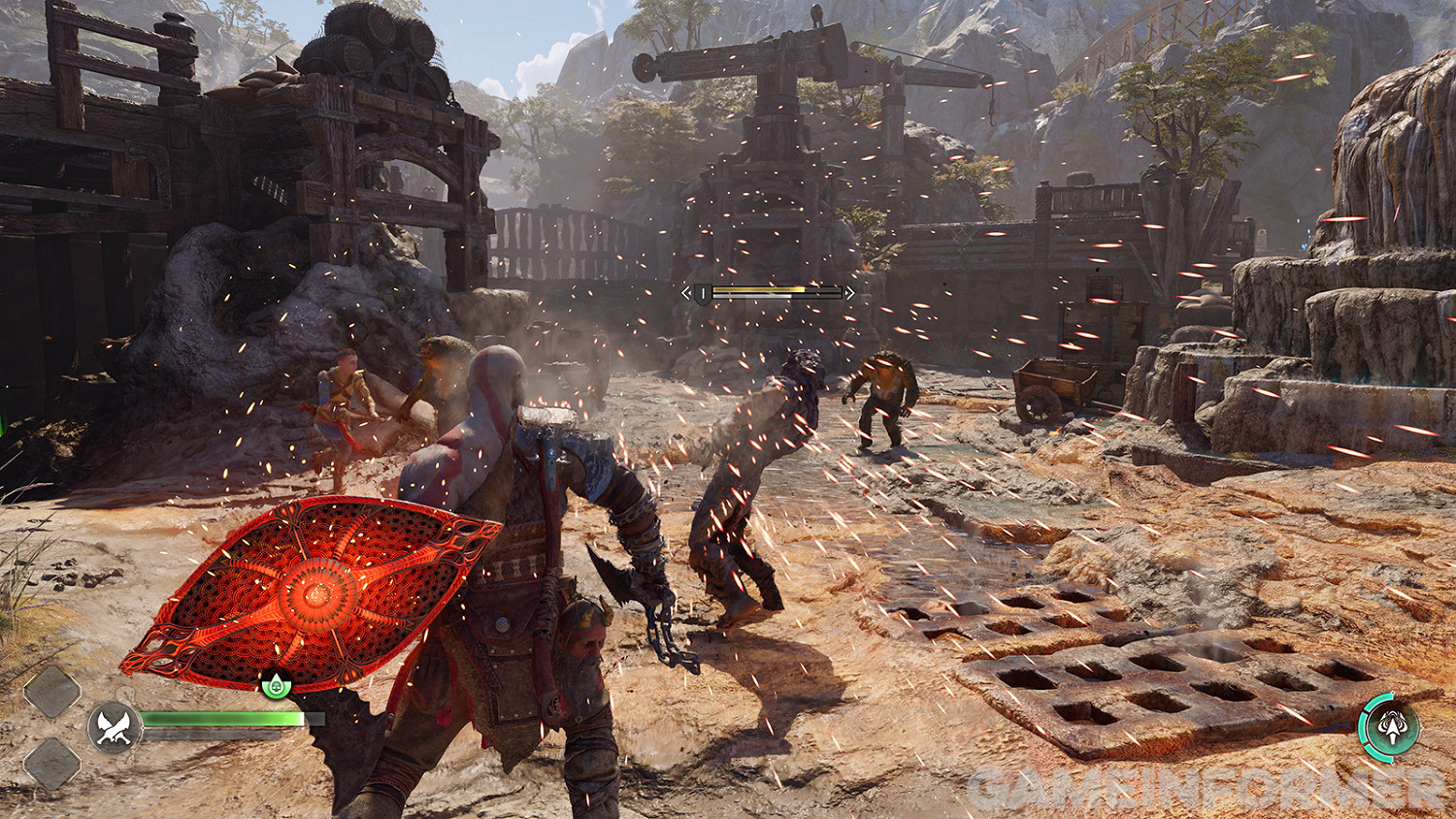Click the blue marker icon on the right cliff
The image size is (1456, 819).
coord(1298,221)
